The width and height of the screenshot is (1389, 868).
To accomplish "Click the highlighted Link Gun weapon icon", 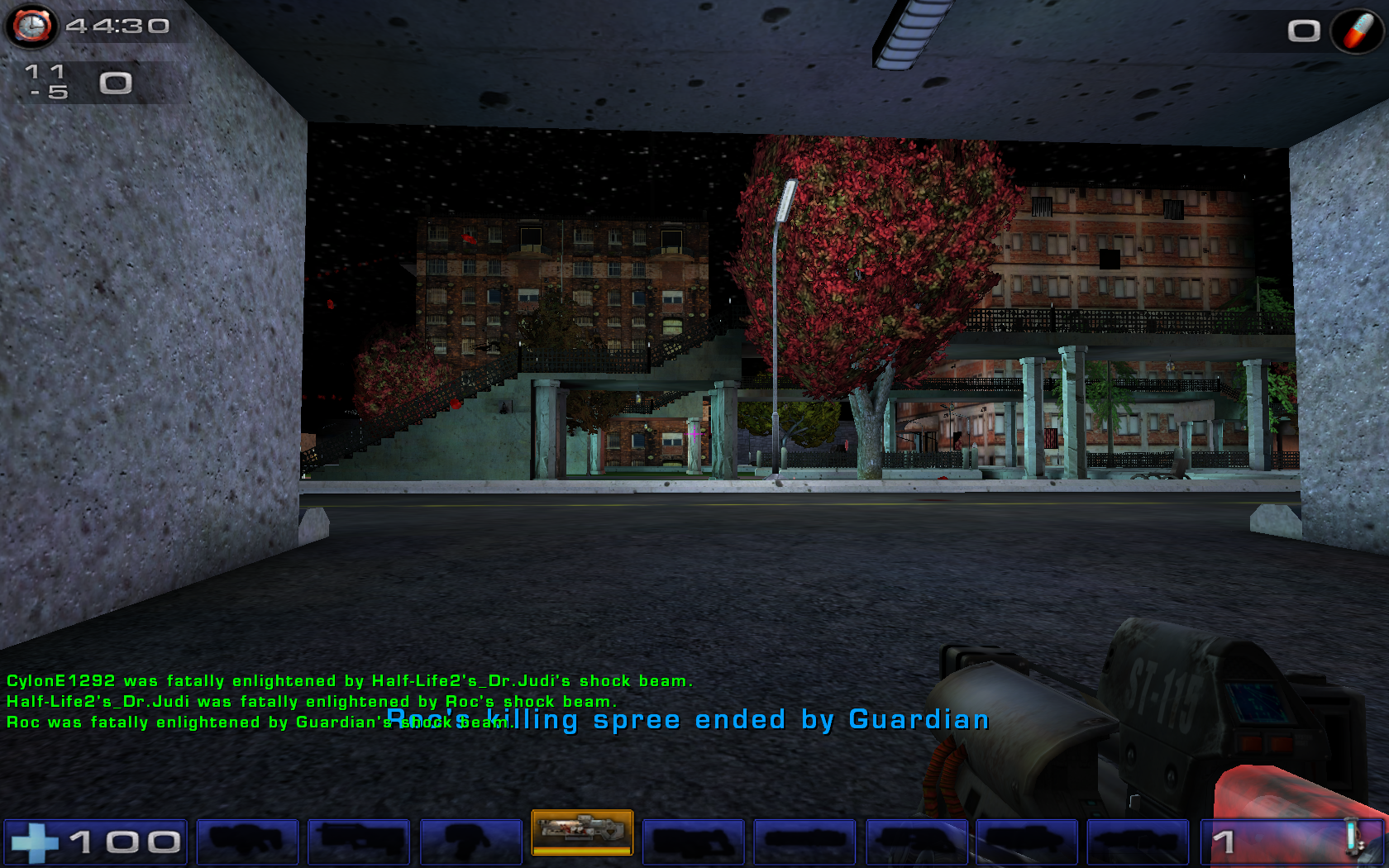I will click(x=584, y=837).
